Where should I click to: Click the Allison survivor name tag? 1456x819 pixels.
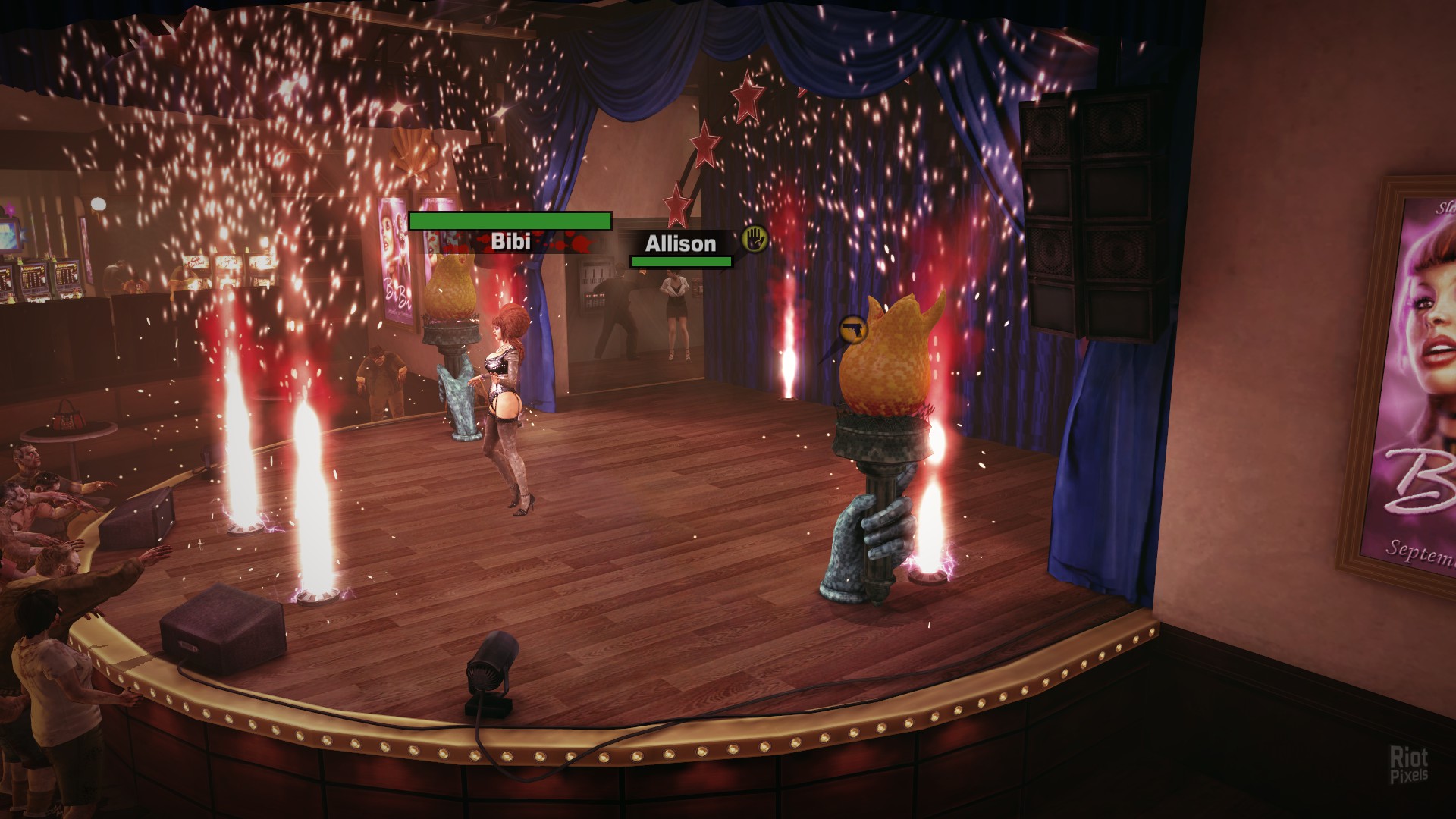[680, 243]
